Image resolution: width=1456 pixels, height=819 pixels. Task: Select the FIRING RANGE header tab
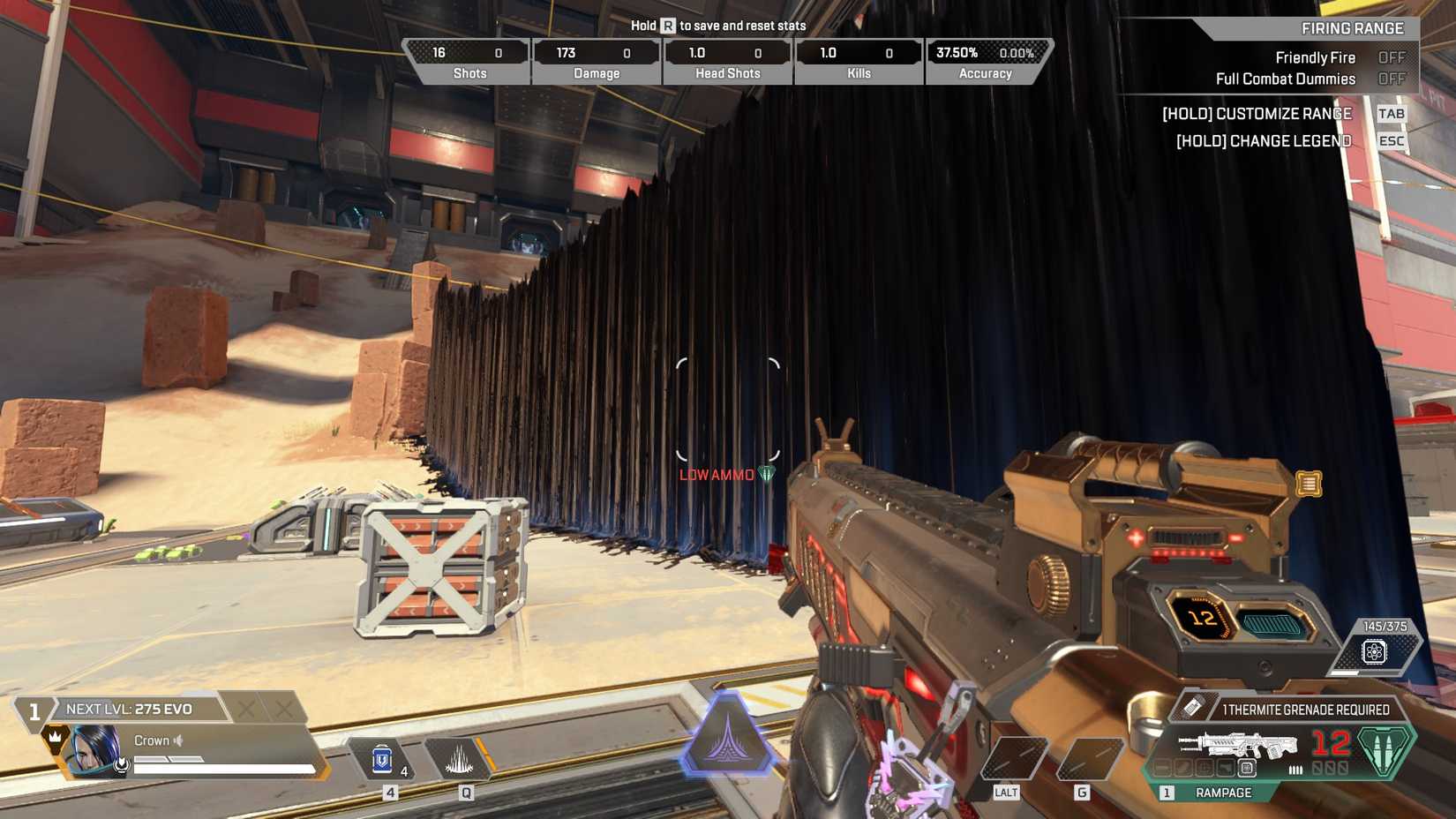tap(1351, 27)
